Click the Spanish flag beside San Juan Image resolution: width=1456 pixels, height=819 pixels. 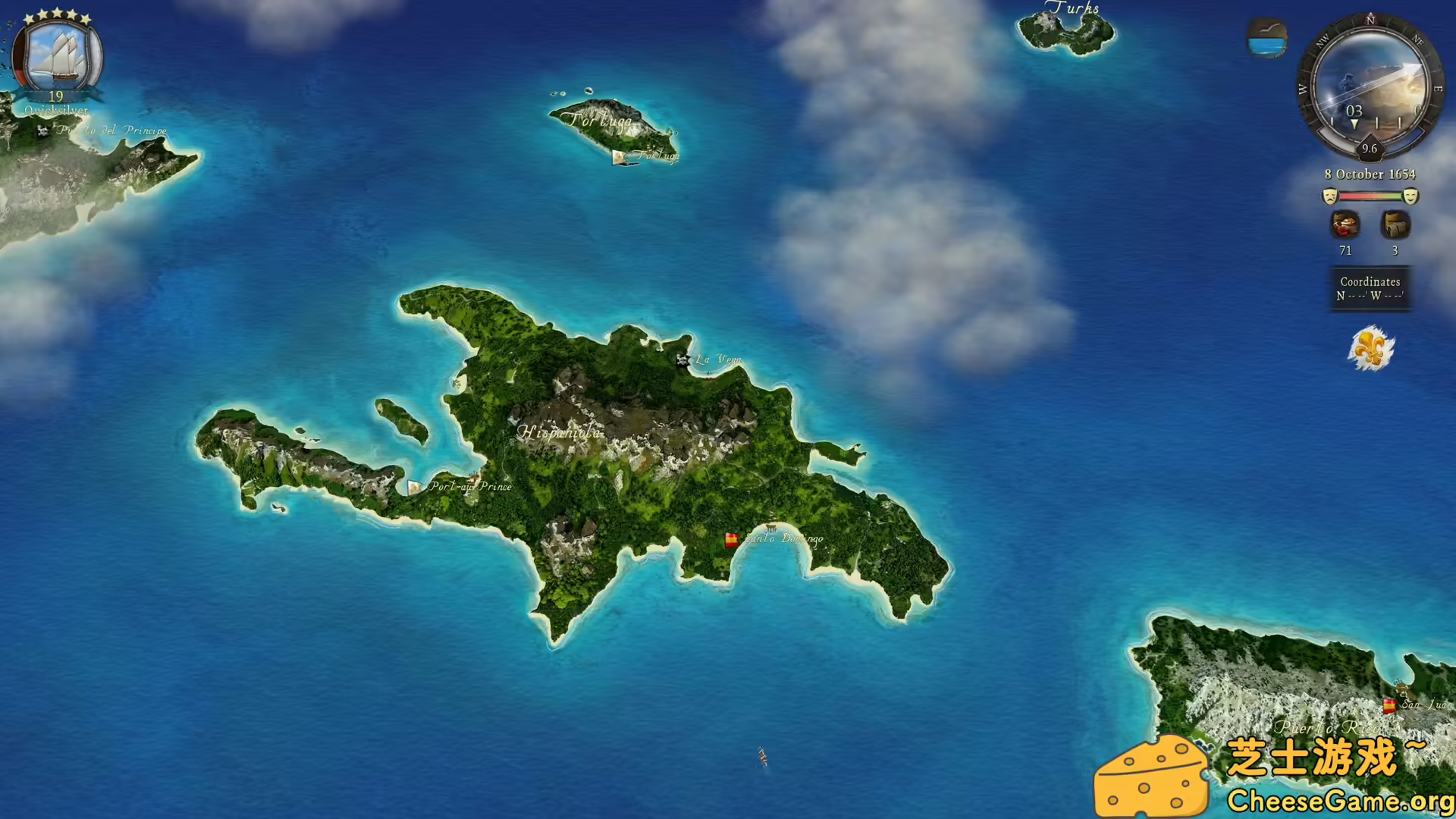[1388, 704]
